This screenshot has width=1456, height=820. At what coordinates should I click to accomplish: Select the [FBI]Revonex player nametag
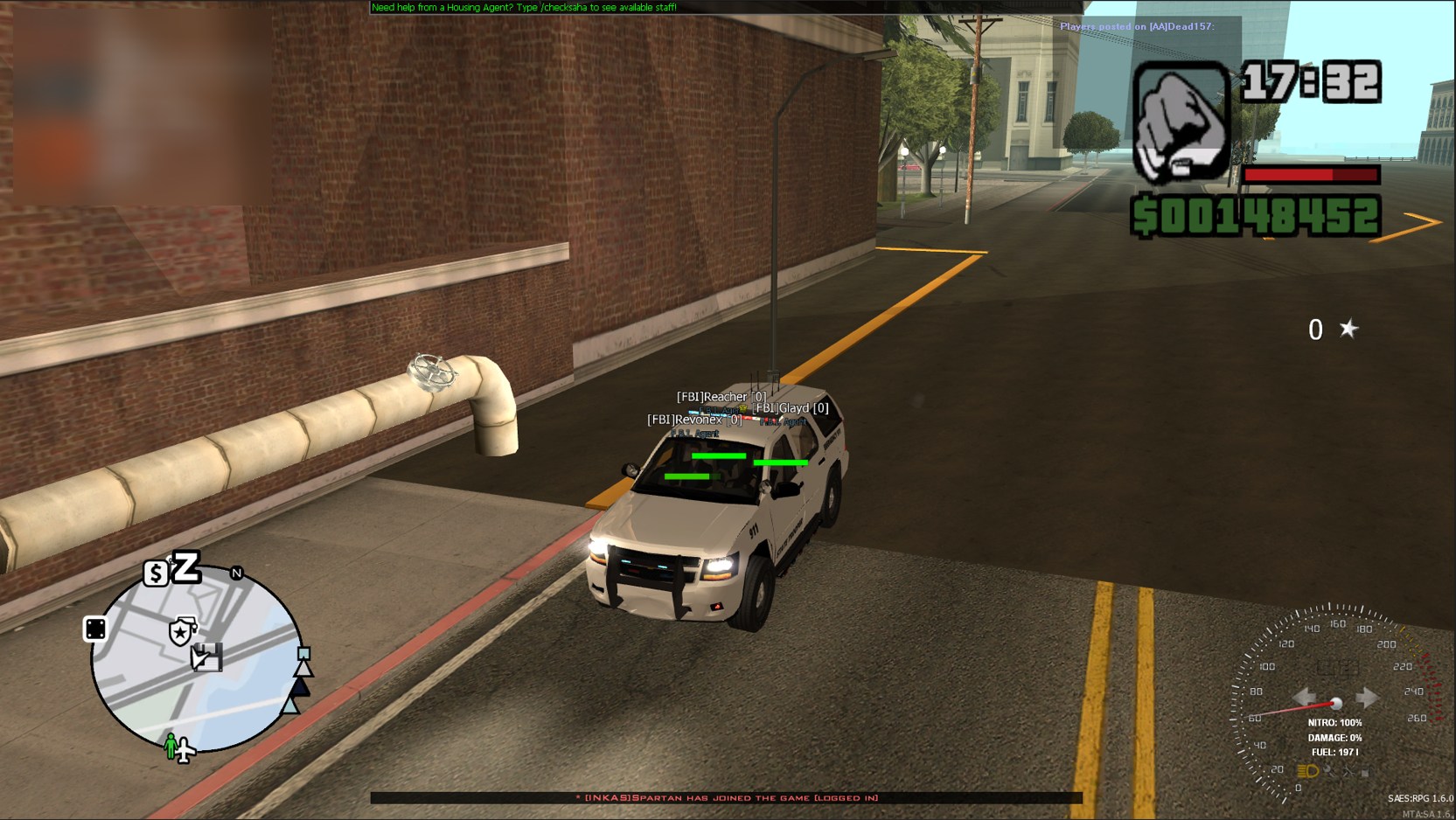click(x=694, y=420)
